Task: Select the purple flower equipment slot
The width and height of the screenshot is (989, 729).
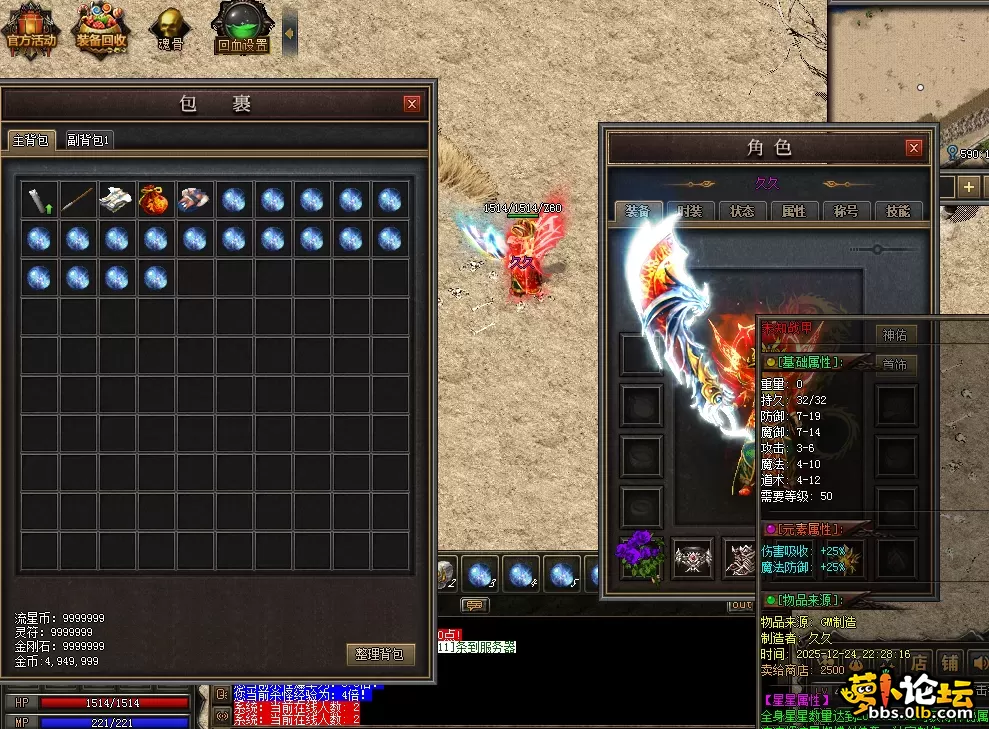Action: click(640, 556)
